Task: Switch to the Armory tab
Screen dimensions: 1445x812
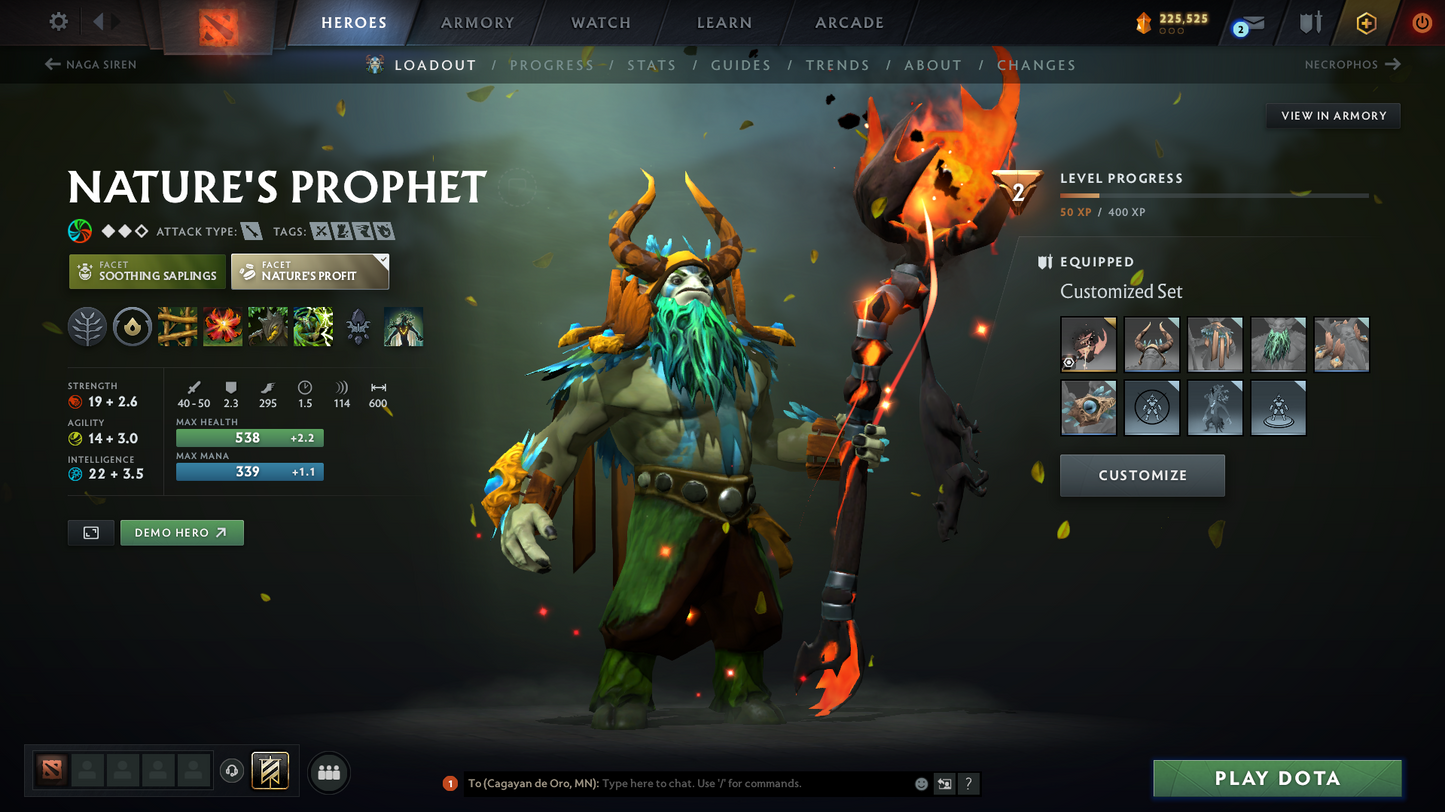Action: pos(477,22)
